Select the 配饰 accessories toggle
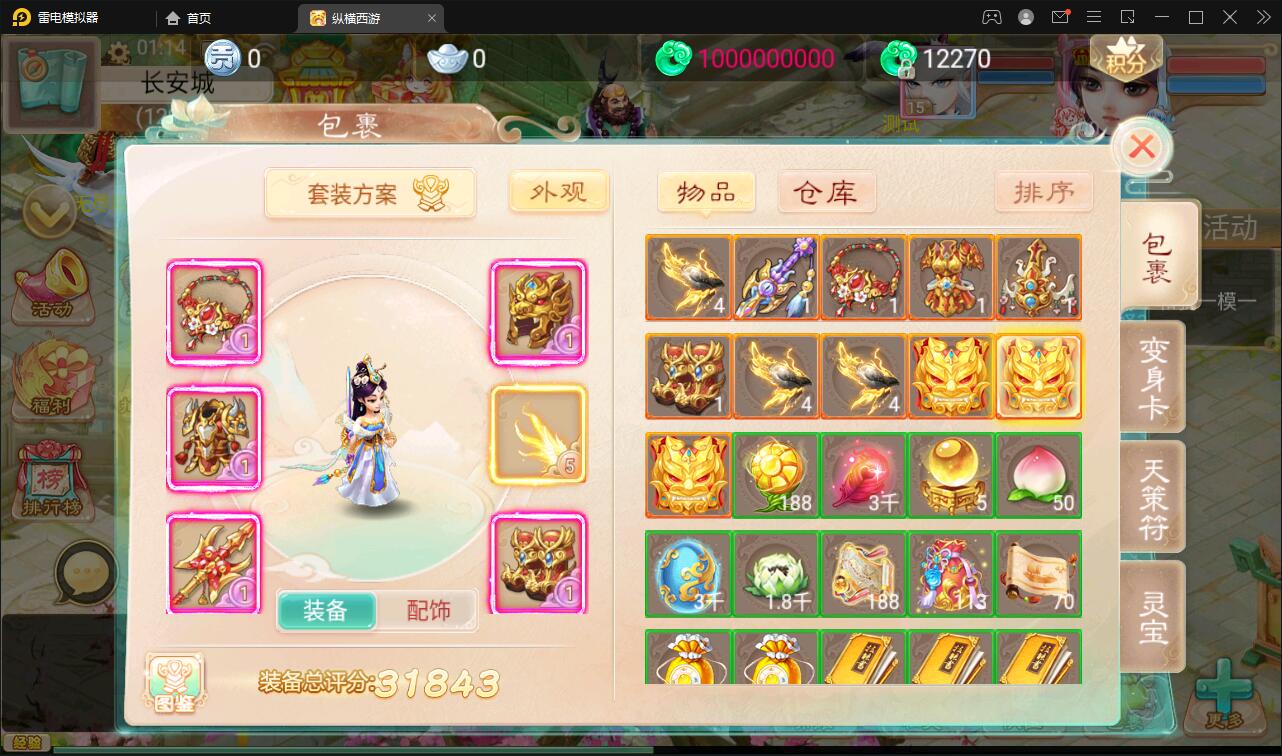1282x756 pixels. pos(428,608)
